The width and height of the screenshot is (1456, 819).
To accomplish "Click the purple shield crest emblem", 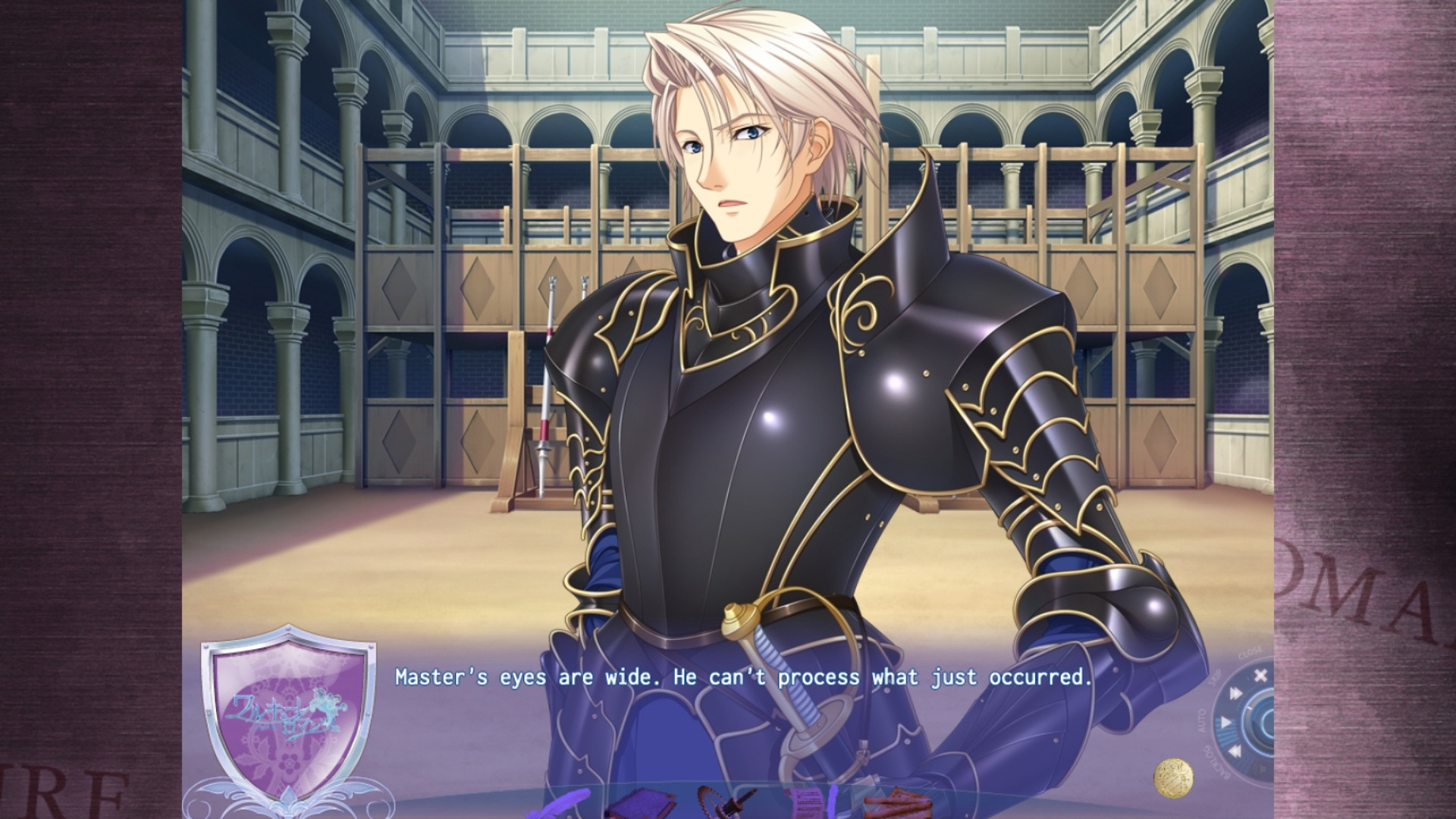I will [289, 713].
